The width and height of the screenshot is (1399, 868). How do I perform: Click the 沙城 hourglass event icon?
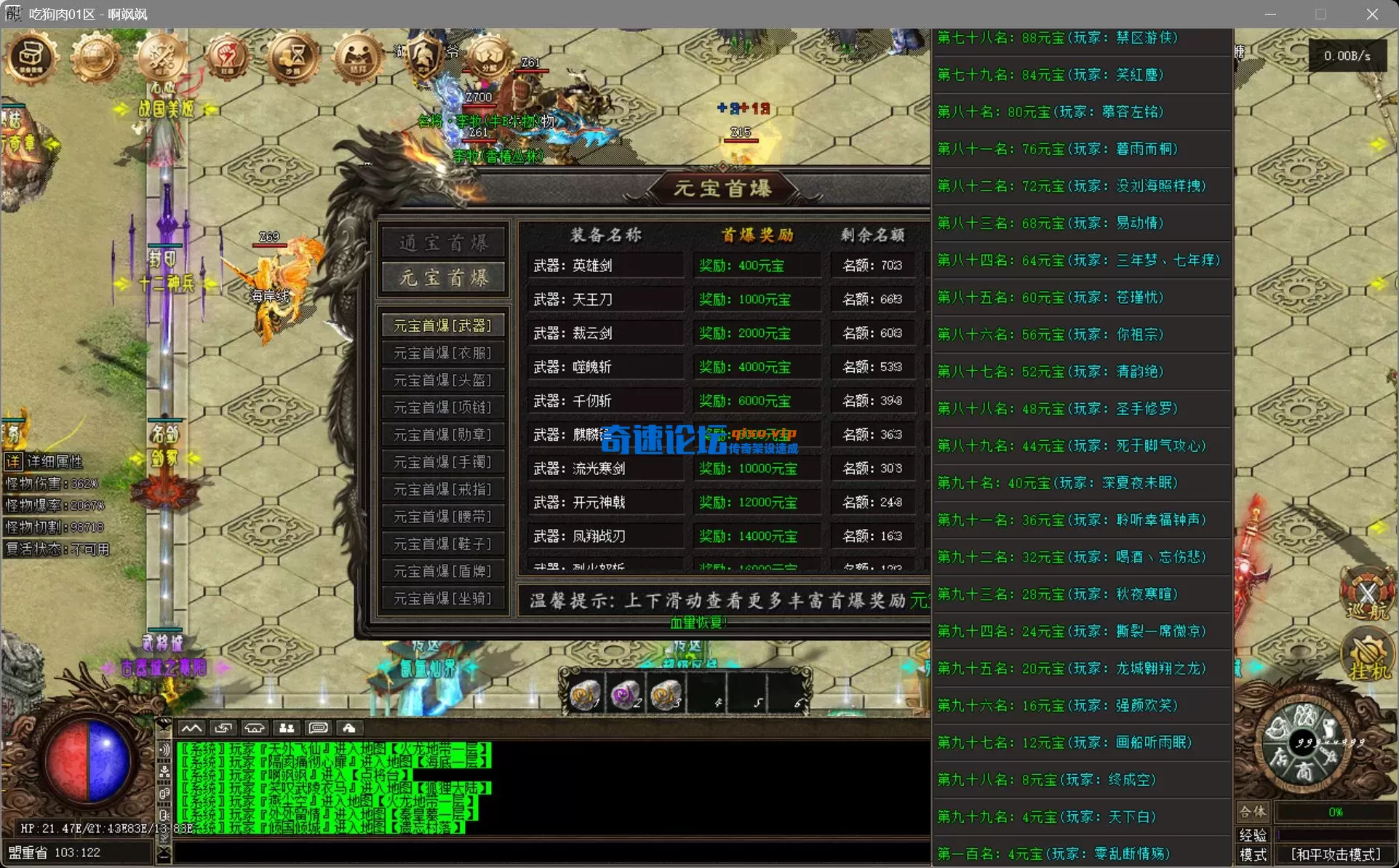coord(292,58)
